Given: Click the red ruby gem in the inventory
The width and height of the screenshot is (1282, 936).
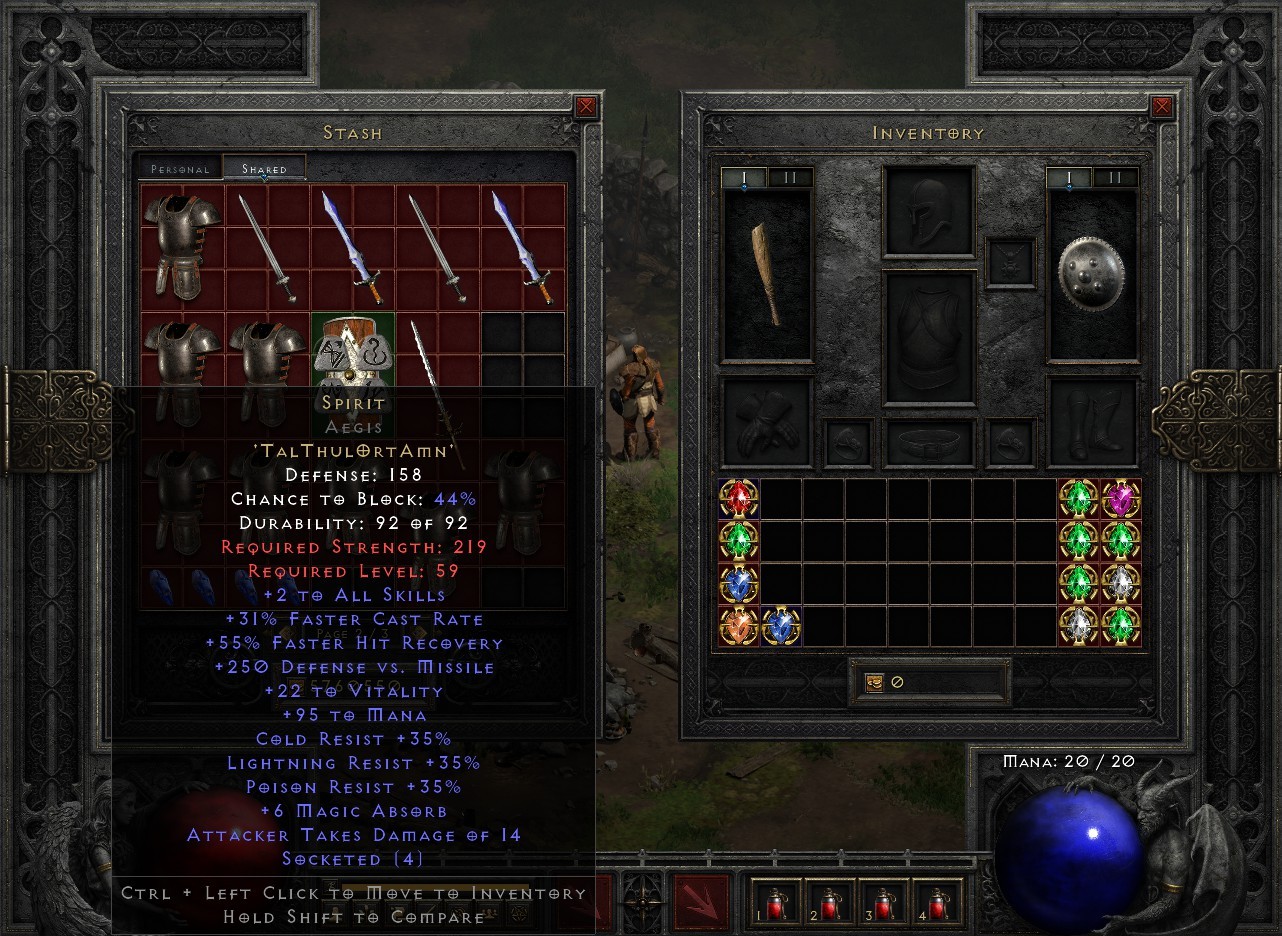Looking at the screenshot, I should tap(738, 498).
